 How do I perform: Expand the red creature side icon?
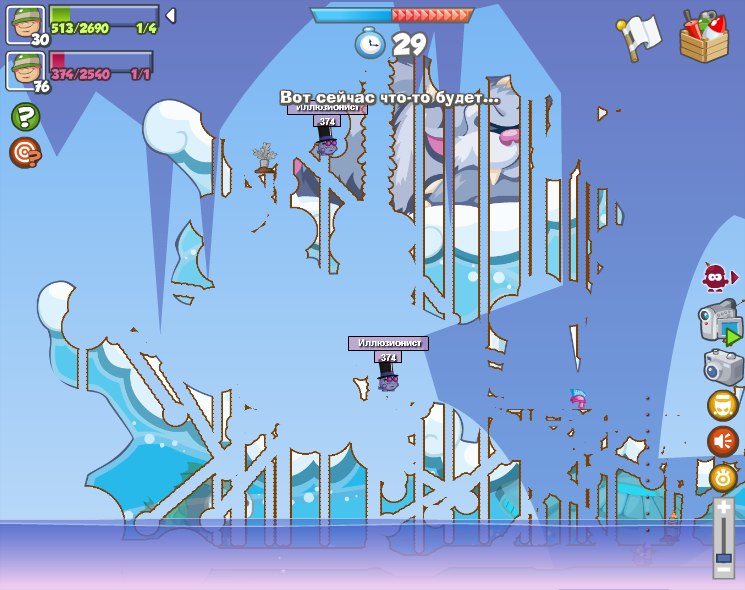pos(717,277)
